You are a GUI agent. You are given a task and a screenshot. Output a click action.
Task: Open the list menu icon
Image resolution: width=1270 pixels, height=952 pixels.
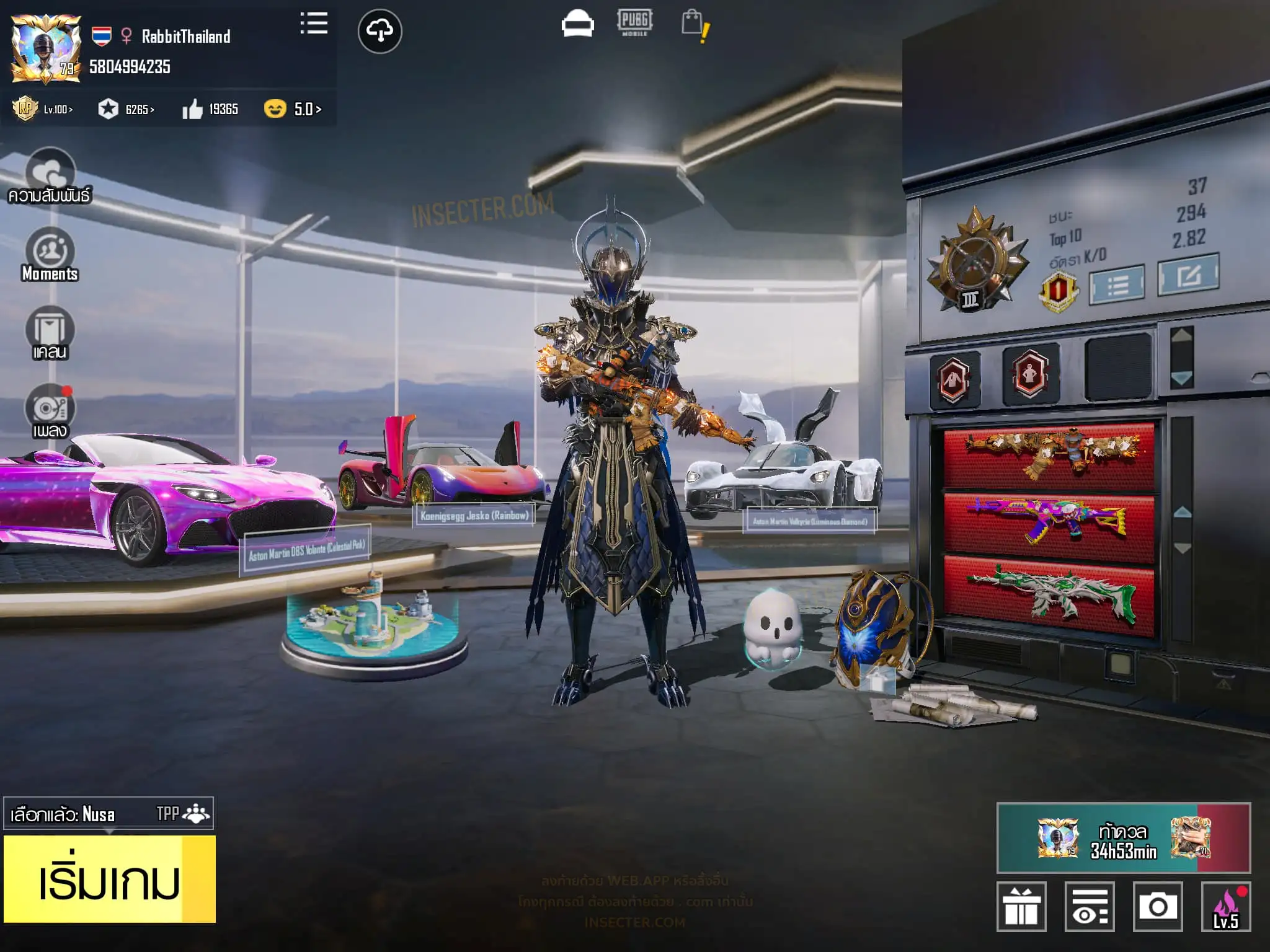pyautogui.click(x=314, y=24)
